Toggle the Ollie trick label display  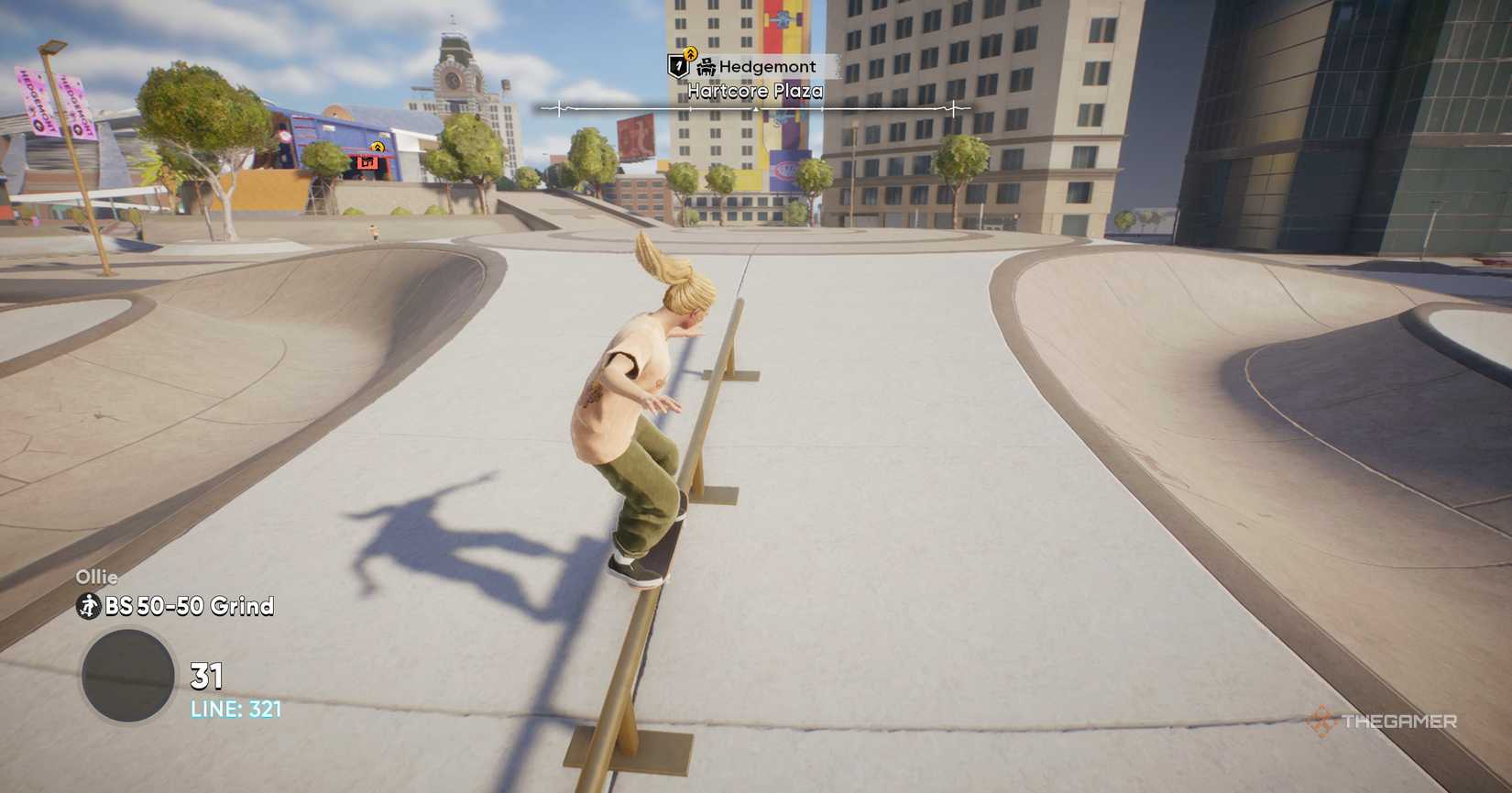(x=98, y=578)
